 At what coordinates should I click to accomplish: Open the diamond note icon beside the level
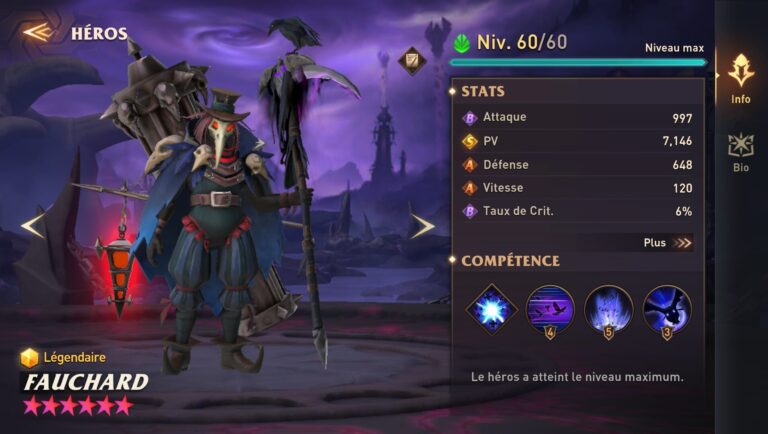(411, 62)
